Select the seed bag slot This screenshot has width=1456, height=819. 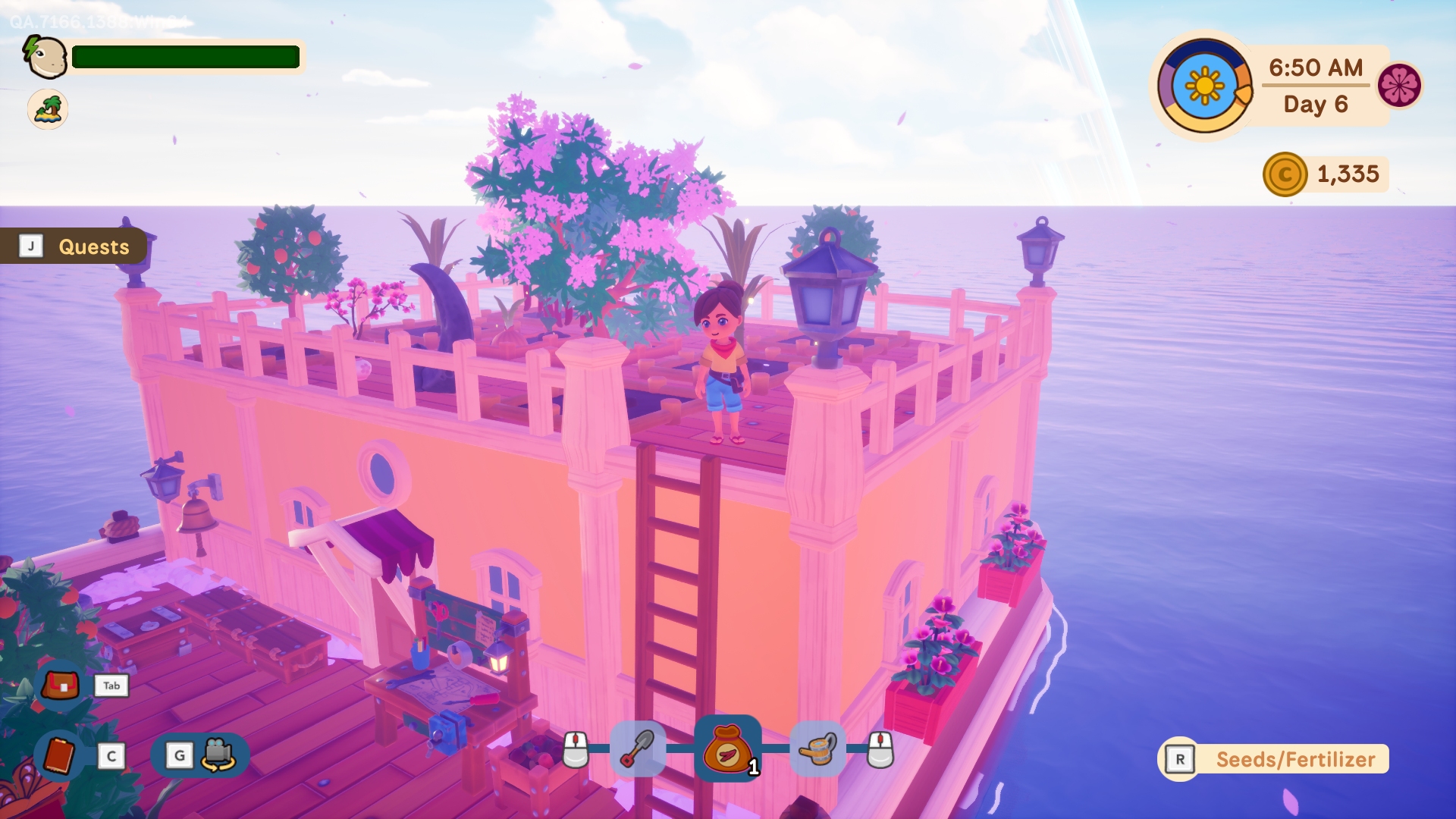728,748
